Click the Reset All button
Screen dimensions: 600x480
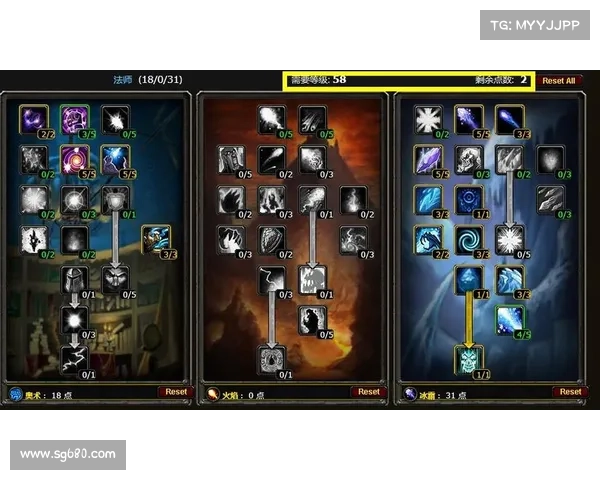click(558, 81)
